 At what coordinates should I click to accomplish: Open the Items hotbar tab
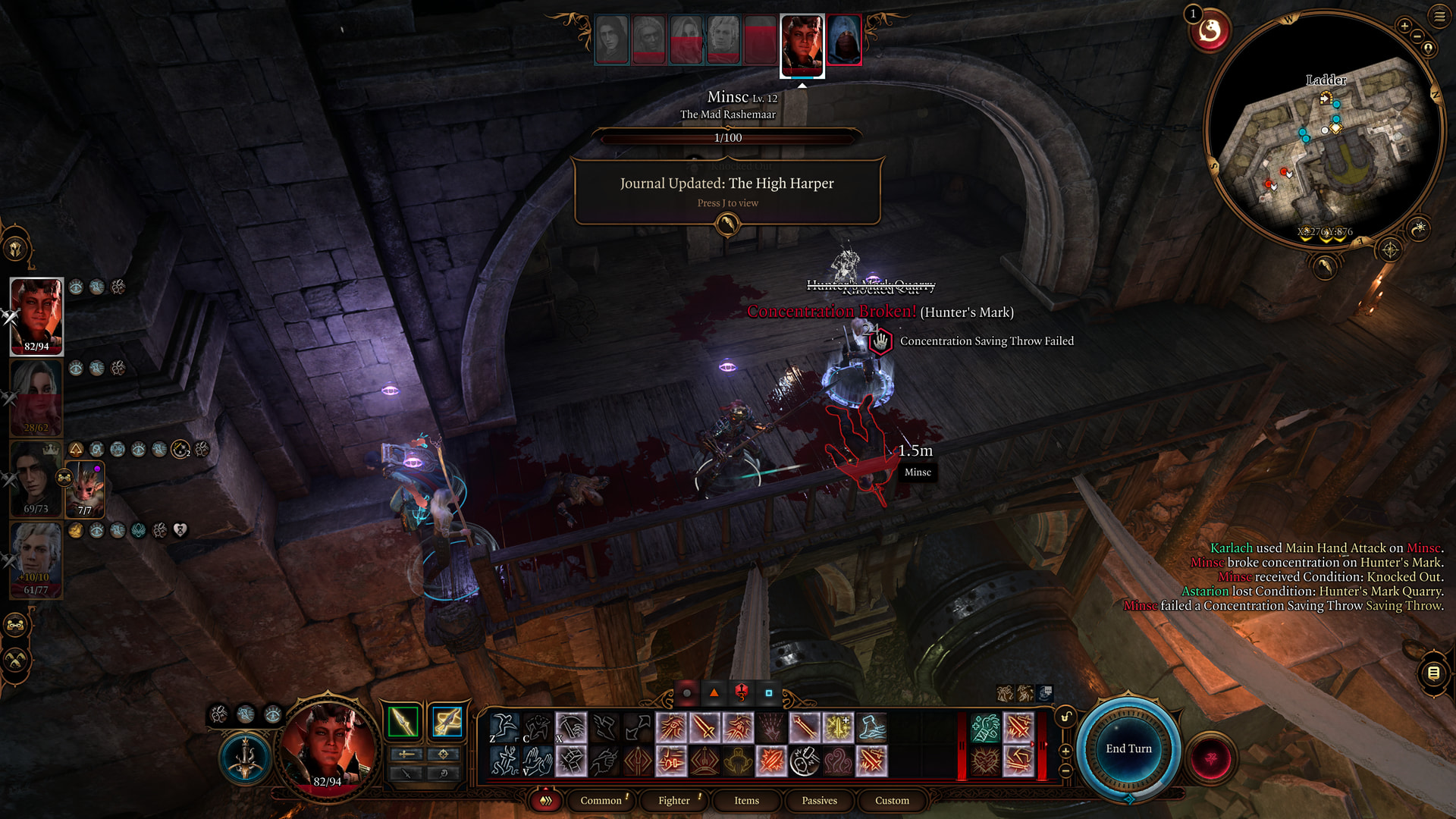(746, 800)
